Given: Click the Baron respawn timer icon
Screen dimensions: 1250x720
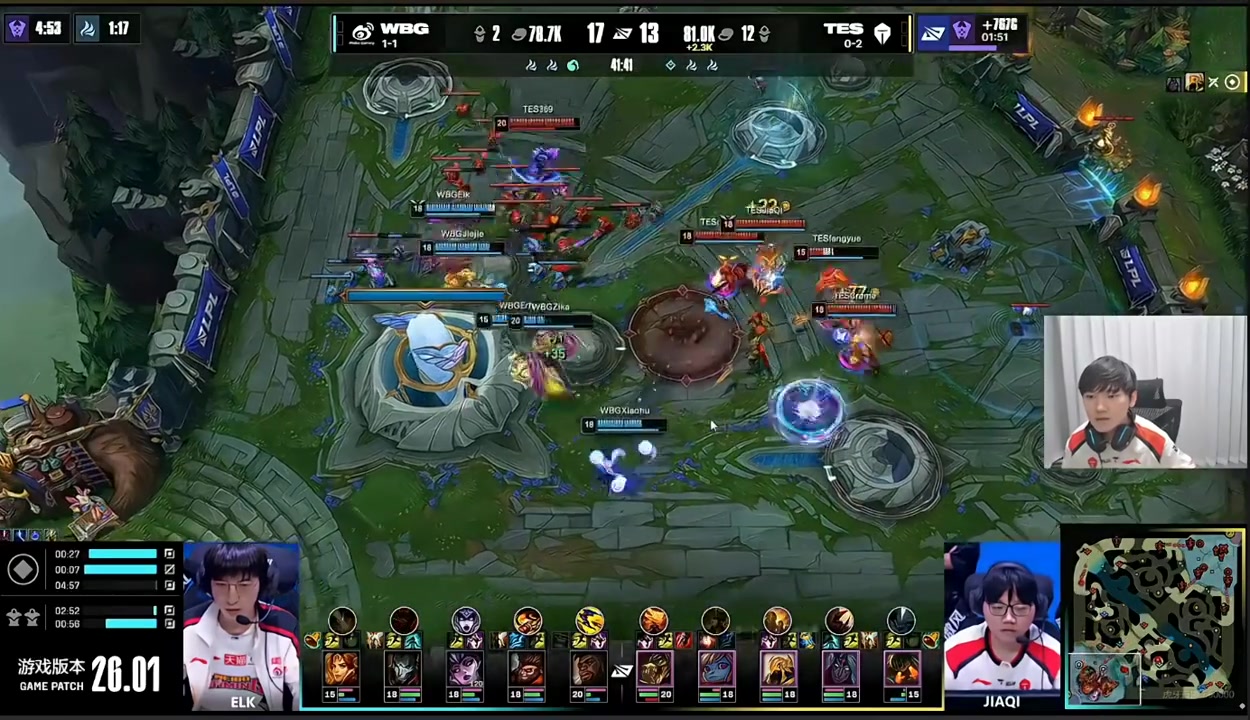Looking at the screenshot, I should 17,28.
